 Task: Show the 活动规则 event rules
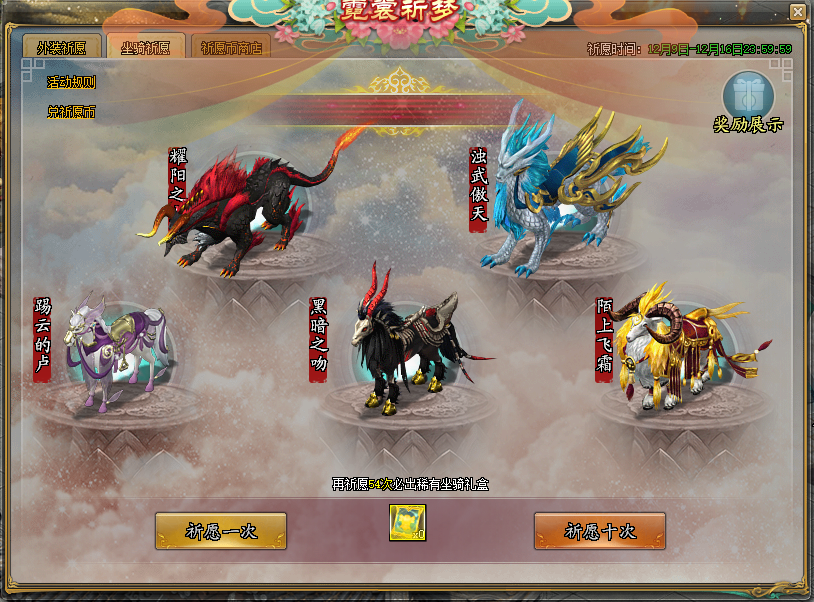point(72,83)
